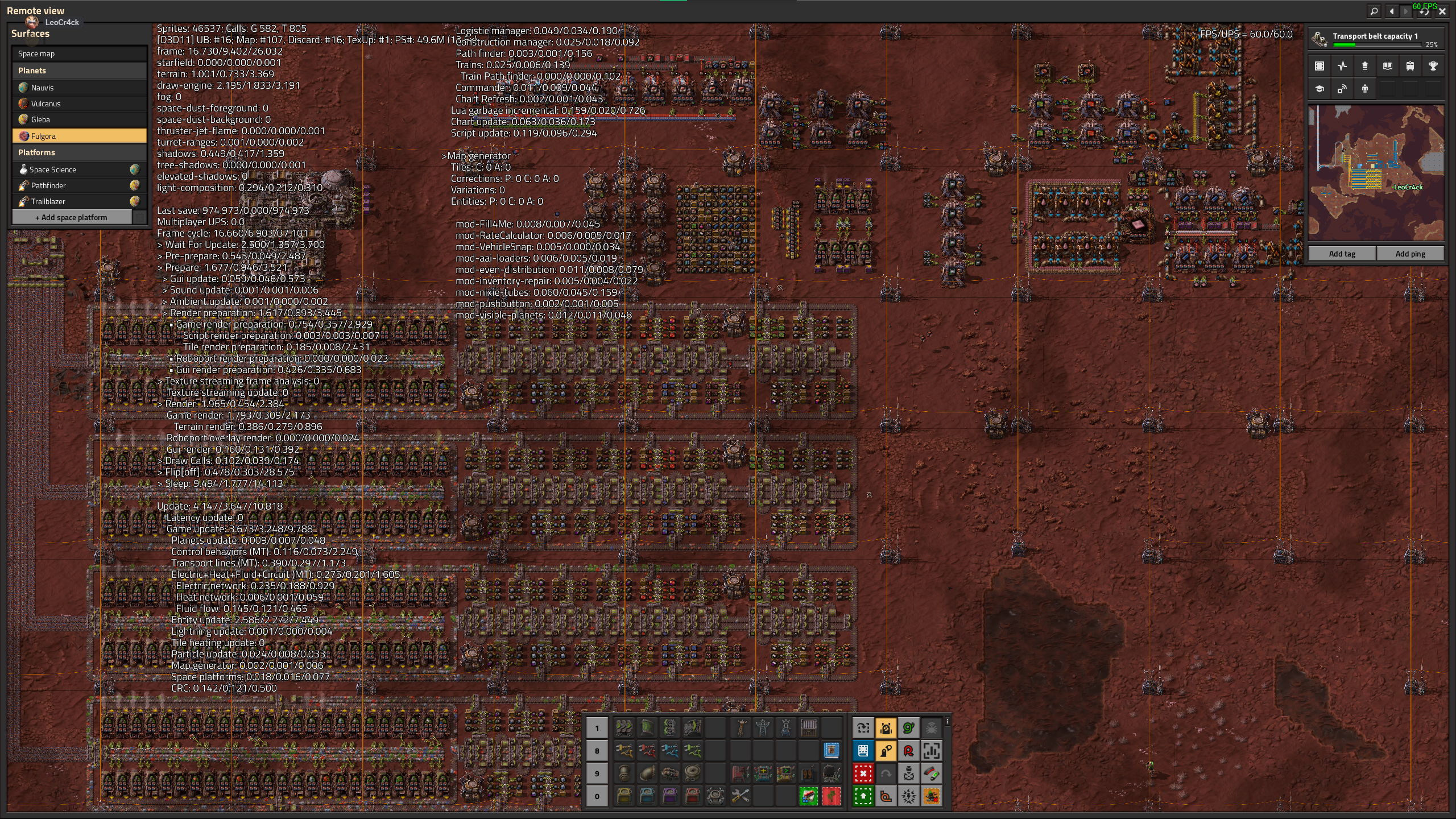
Task: Select Vulcanus in the planets list
Action: coord(79,104)
